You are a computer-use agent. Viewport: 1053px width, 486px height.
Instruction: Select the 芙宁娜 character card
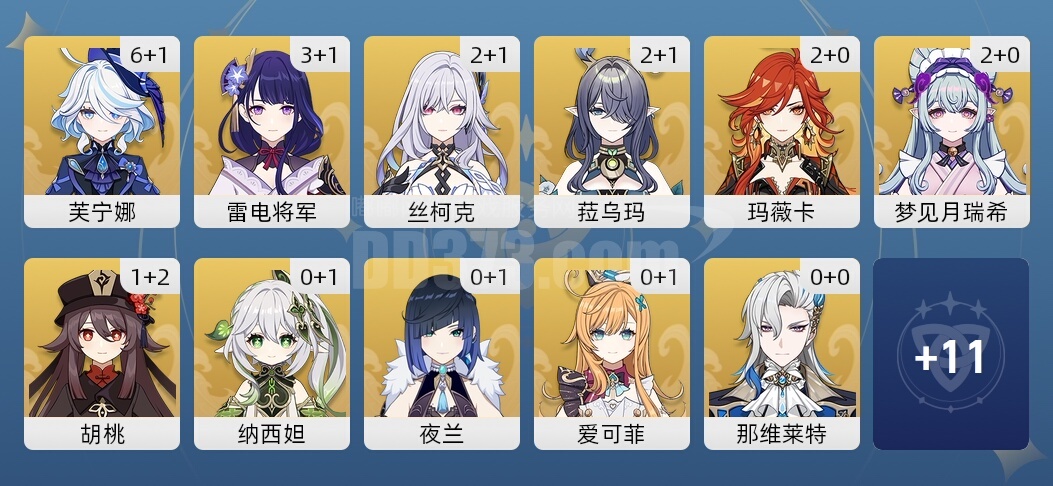tap(102, 132)
